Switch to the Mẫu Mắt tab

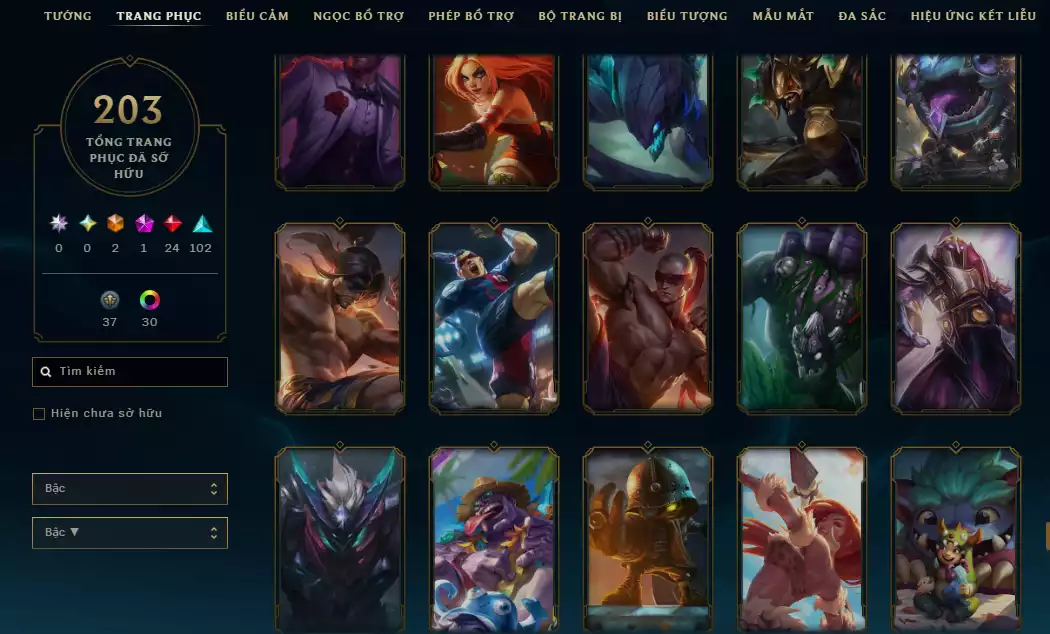click(x=783, y=16)
